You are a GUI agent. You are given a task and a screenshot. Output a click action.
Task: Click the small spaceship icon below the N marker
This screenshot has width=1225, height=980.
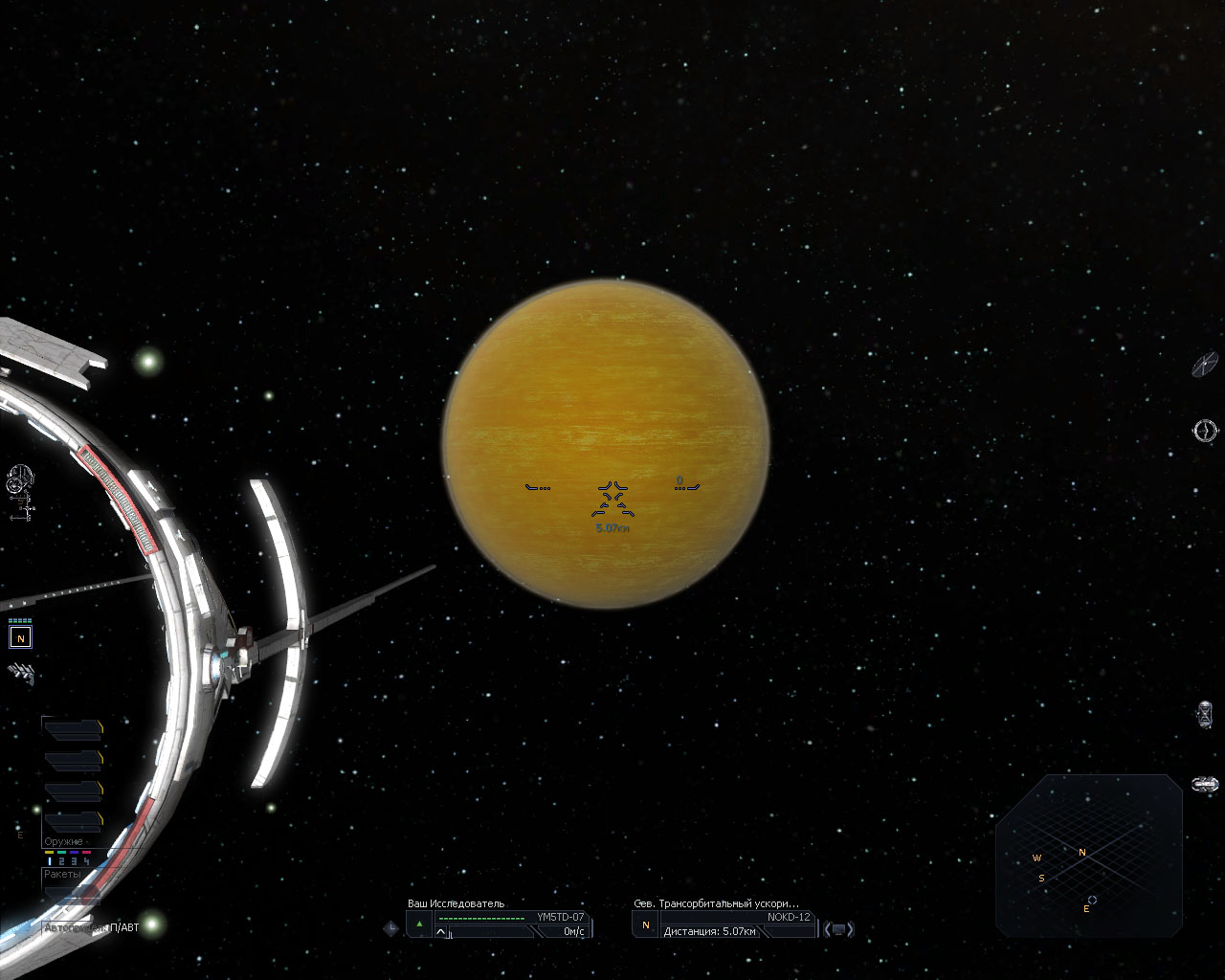21,674
